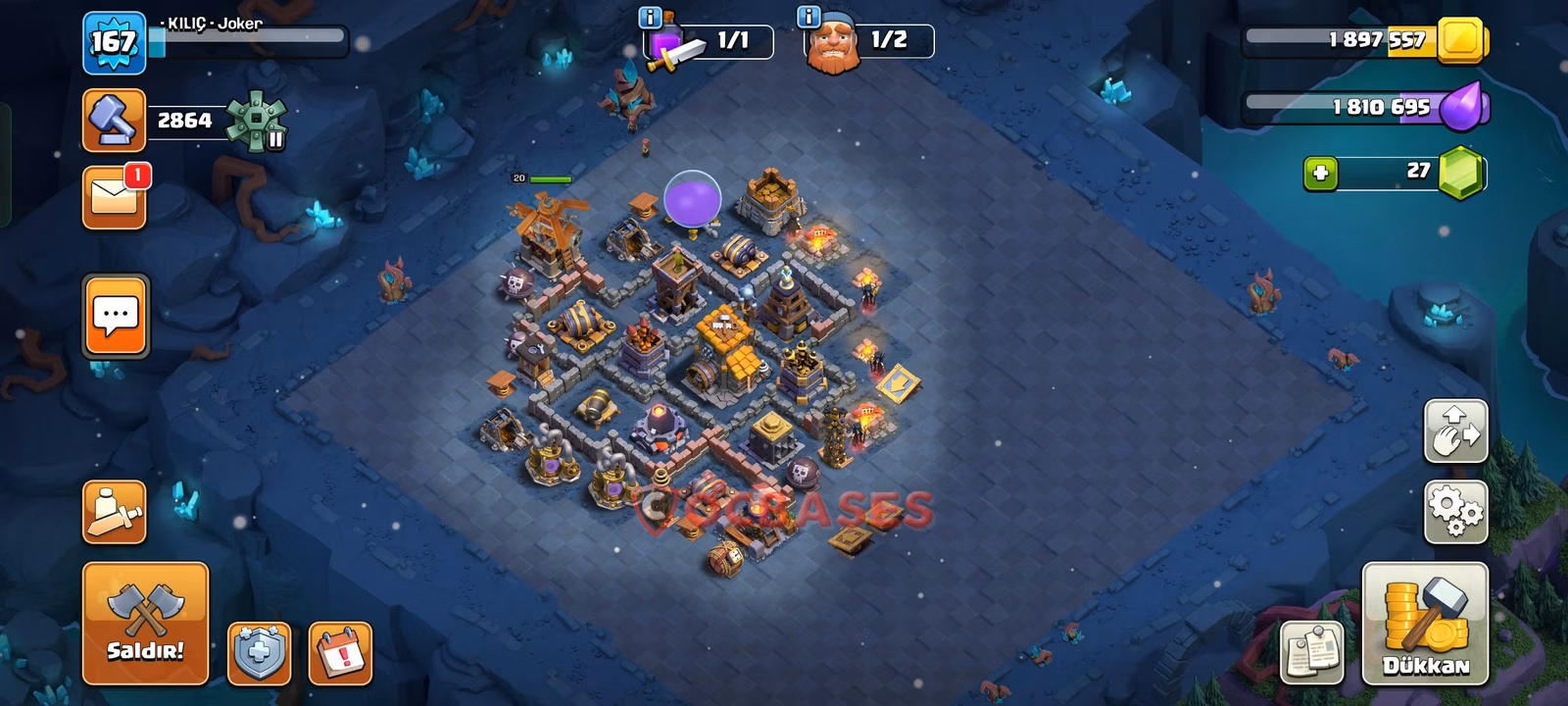Open the game settings gears
The image size is (1568, 706).
coord(1456,509)
